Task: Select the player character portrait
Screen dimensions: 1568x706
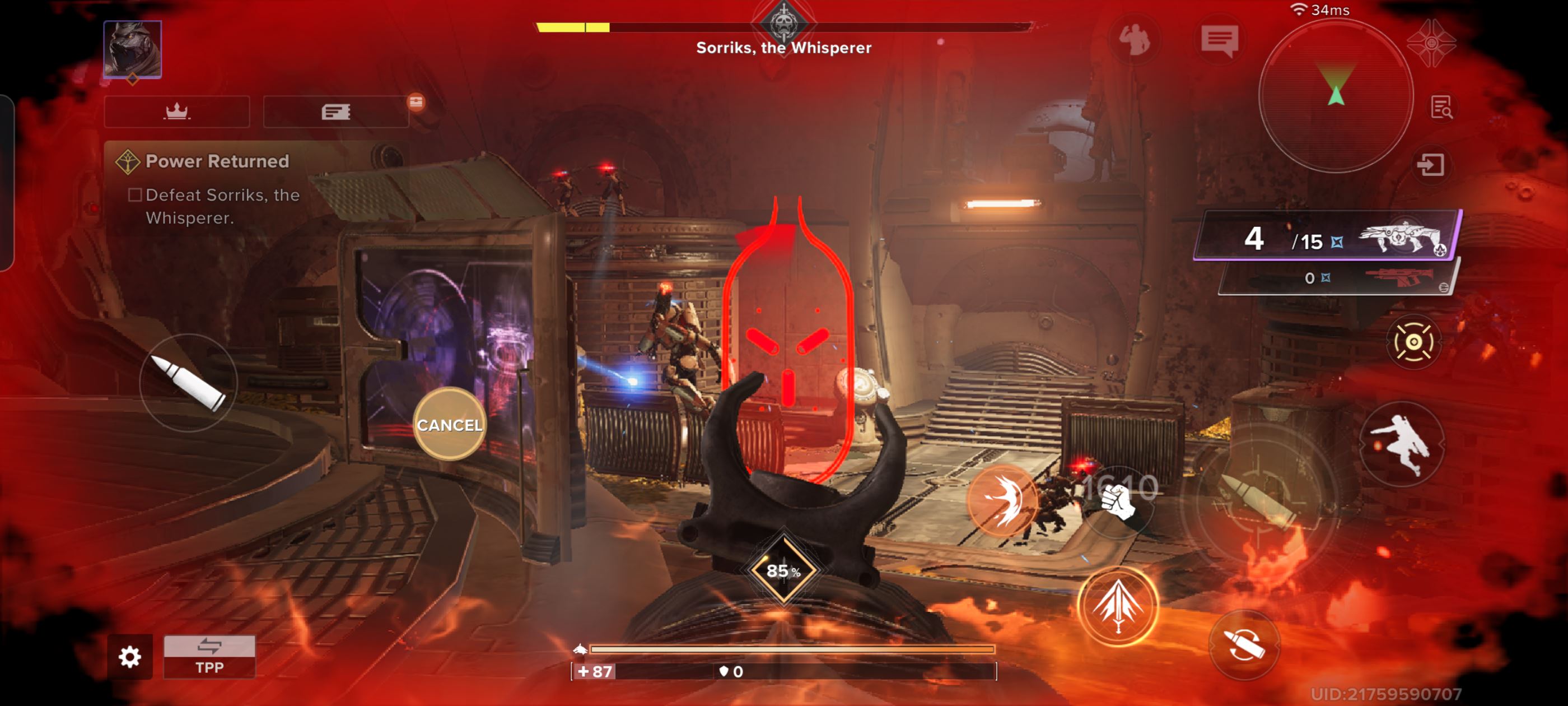Action: 133,49
